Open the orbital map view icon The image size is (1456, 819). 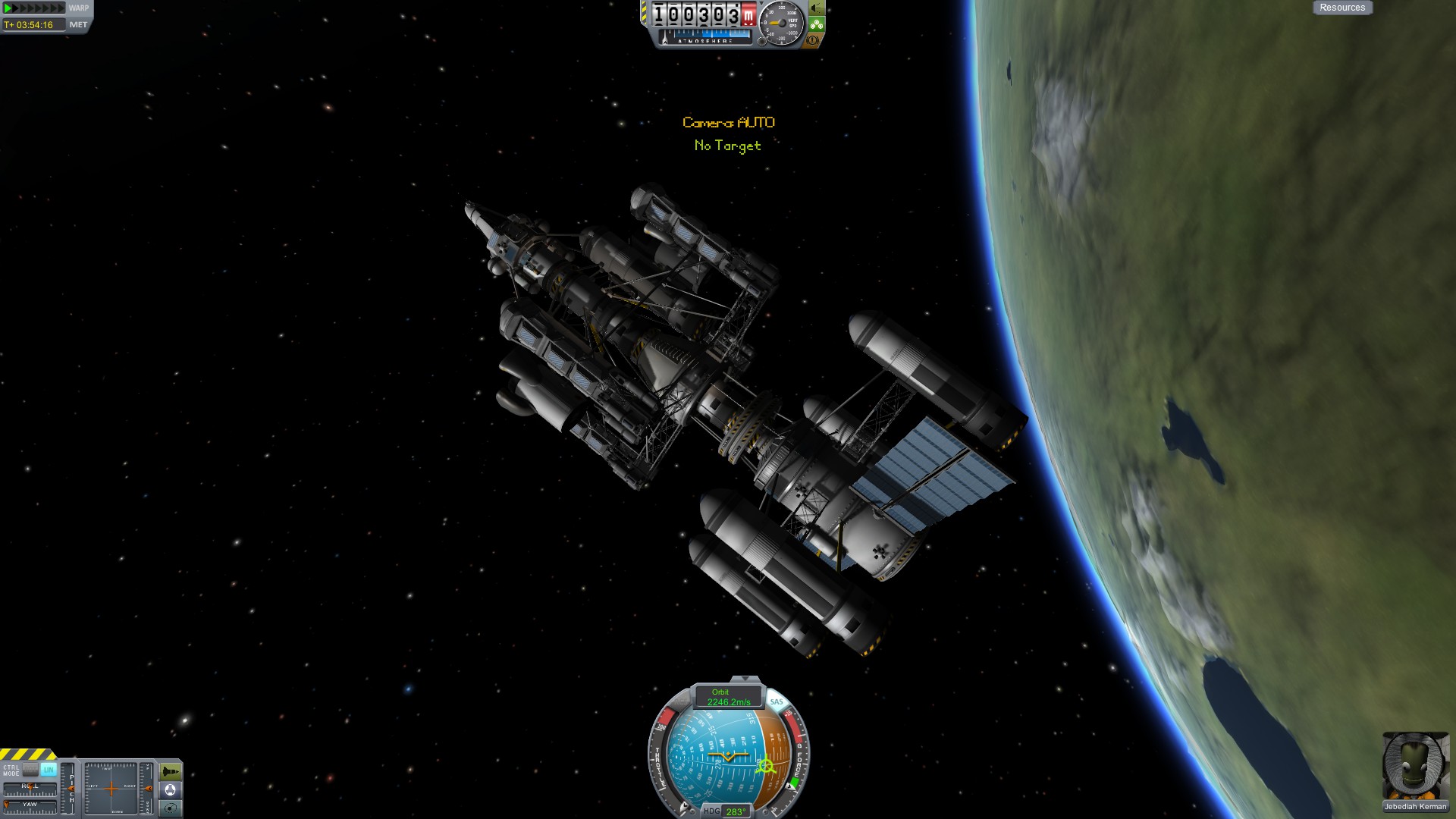(x=171, y=808)
